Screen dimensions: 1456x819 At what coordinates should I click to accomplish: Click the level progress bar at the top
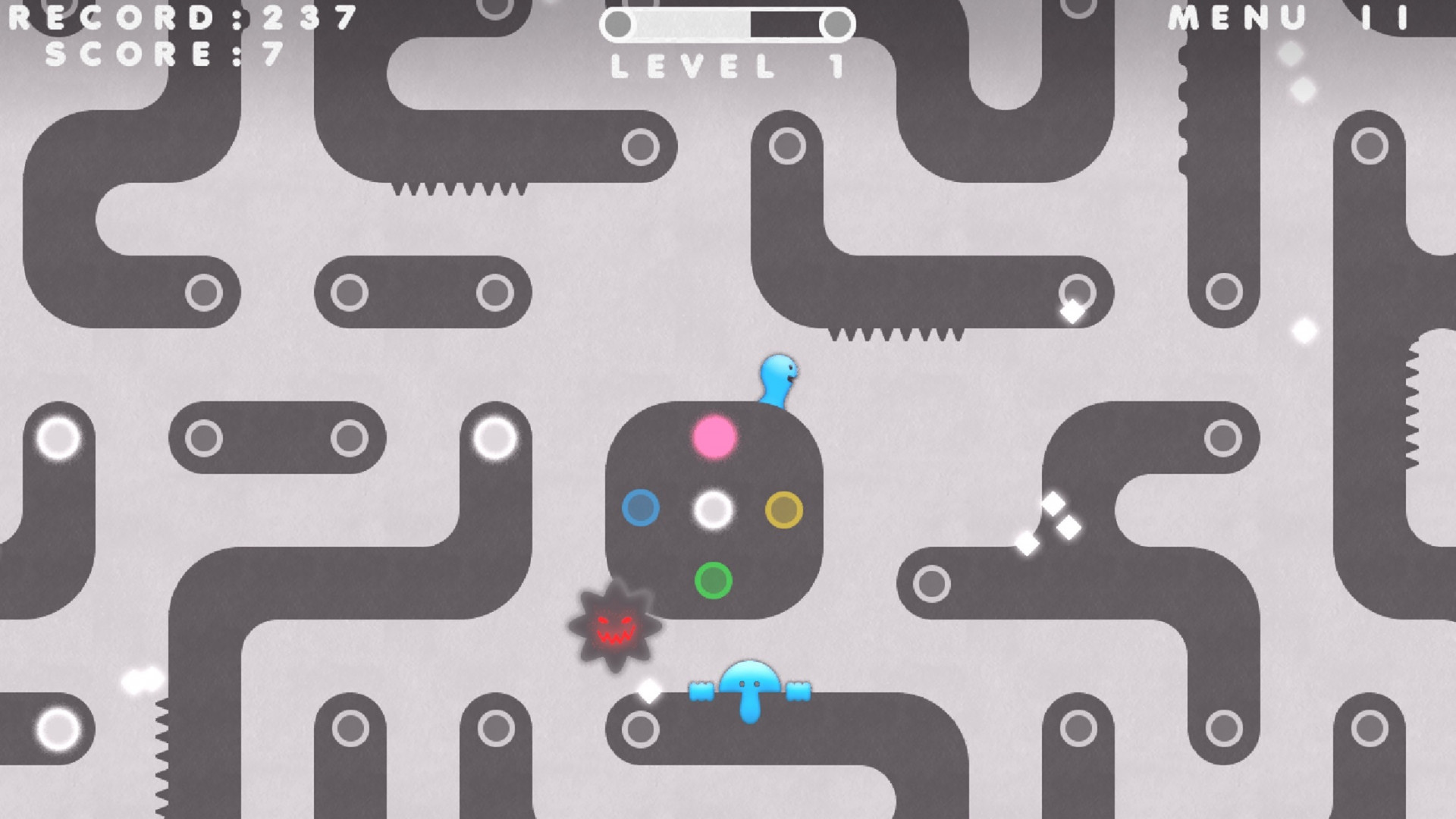pos(726,23)
